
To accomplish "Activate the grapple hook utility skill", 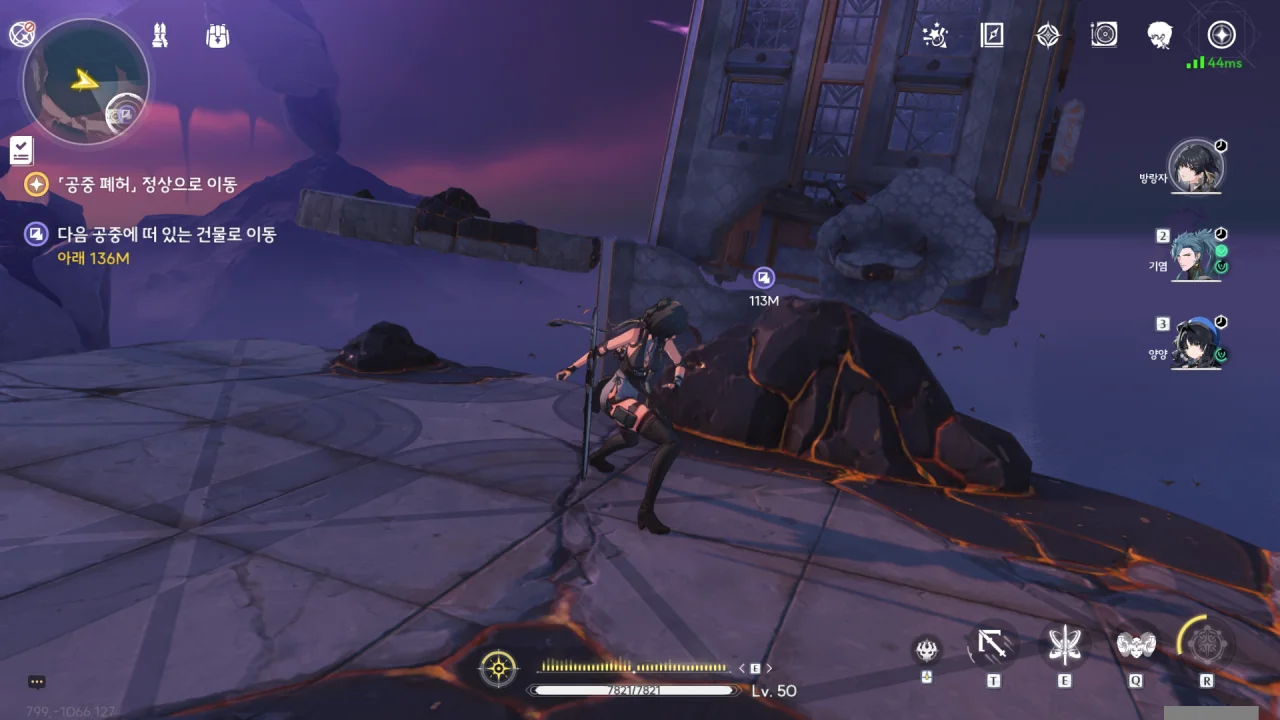I will tap(993, 646).
